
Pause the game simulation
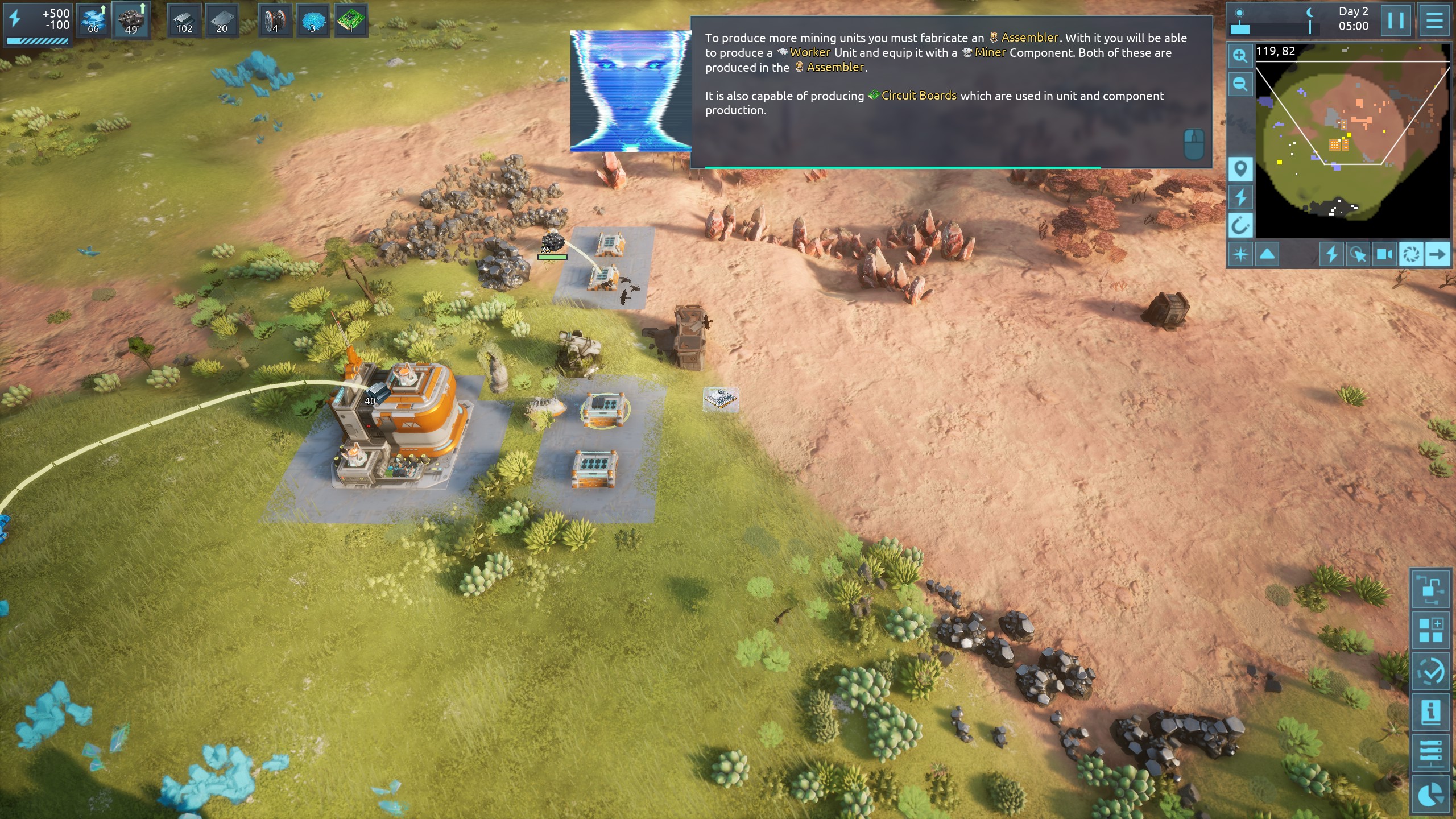1396,21
